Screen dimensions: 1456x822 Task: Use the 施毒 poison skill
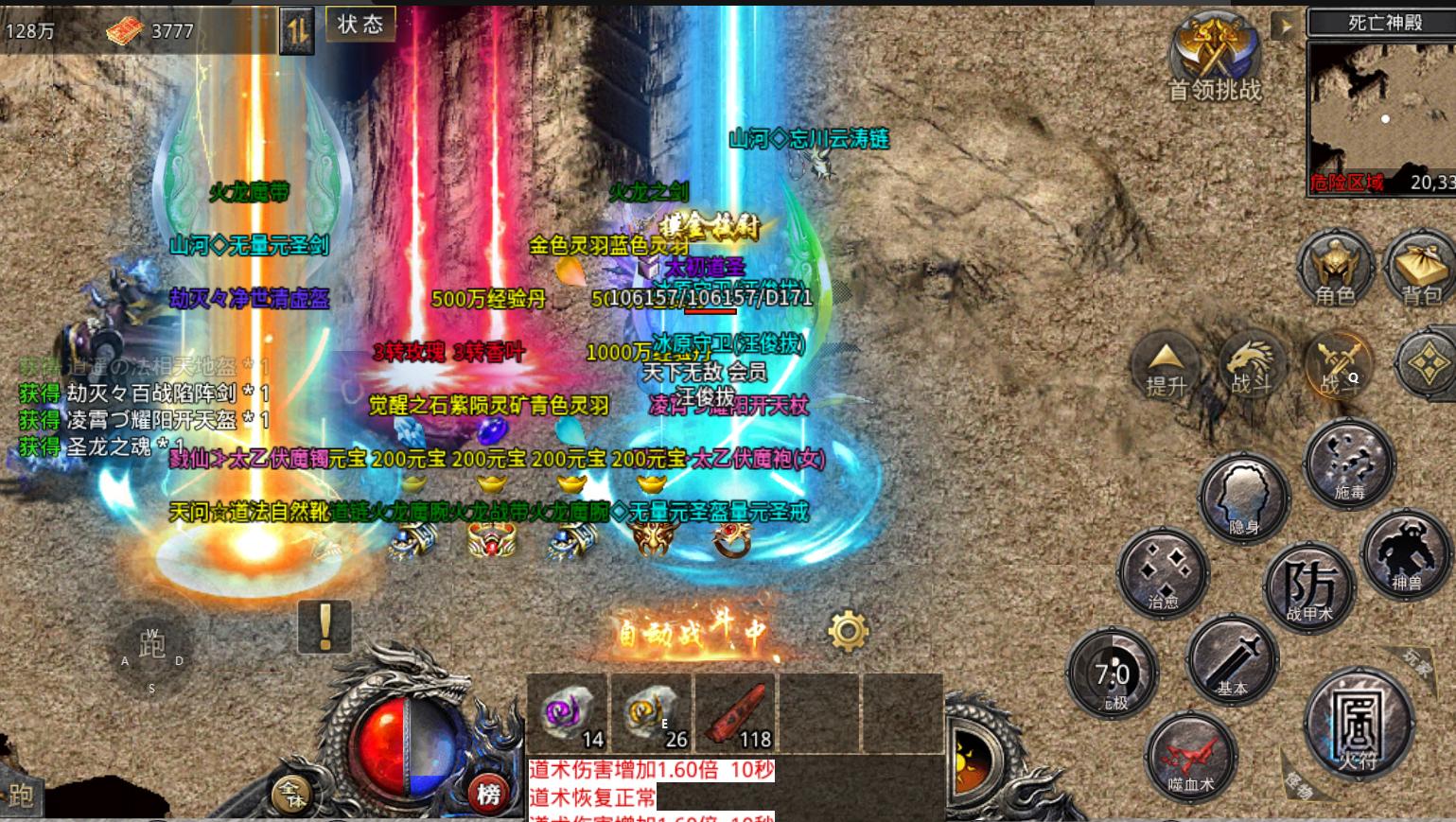point(1348,463)
